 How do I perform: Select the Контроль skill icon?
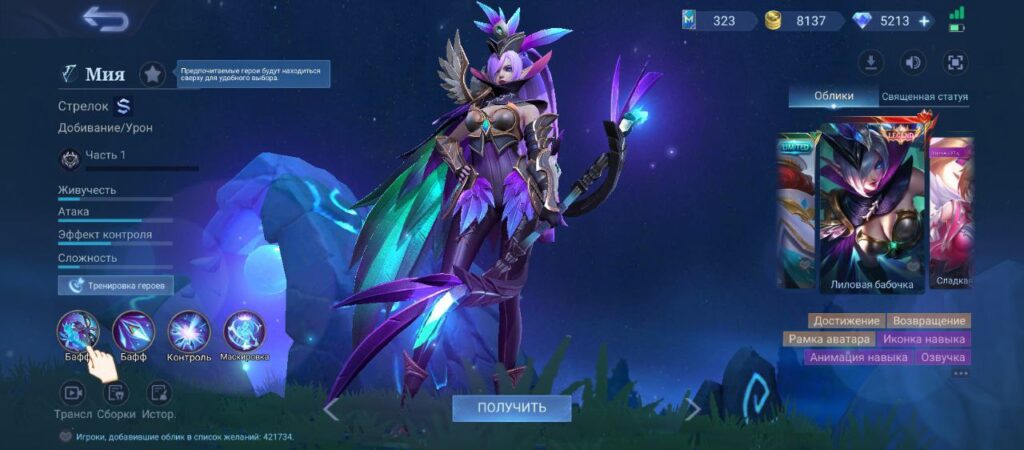pyautogui.click(x=188, y=331)
